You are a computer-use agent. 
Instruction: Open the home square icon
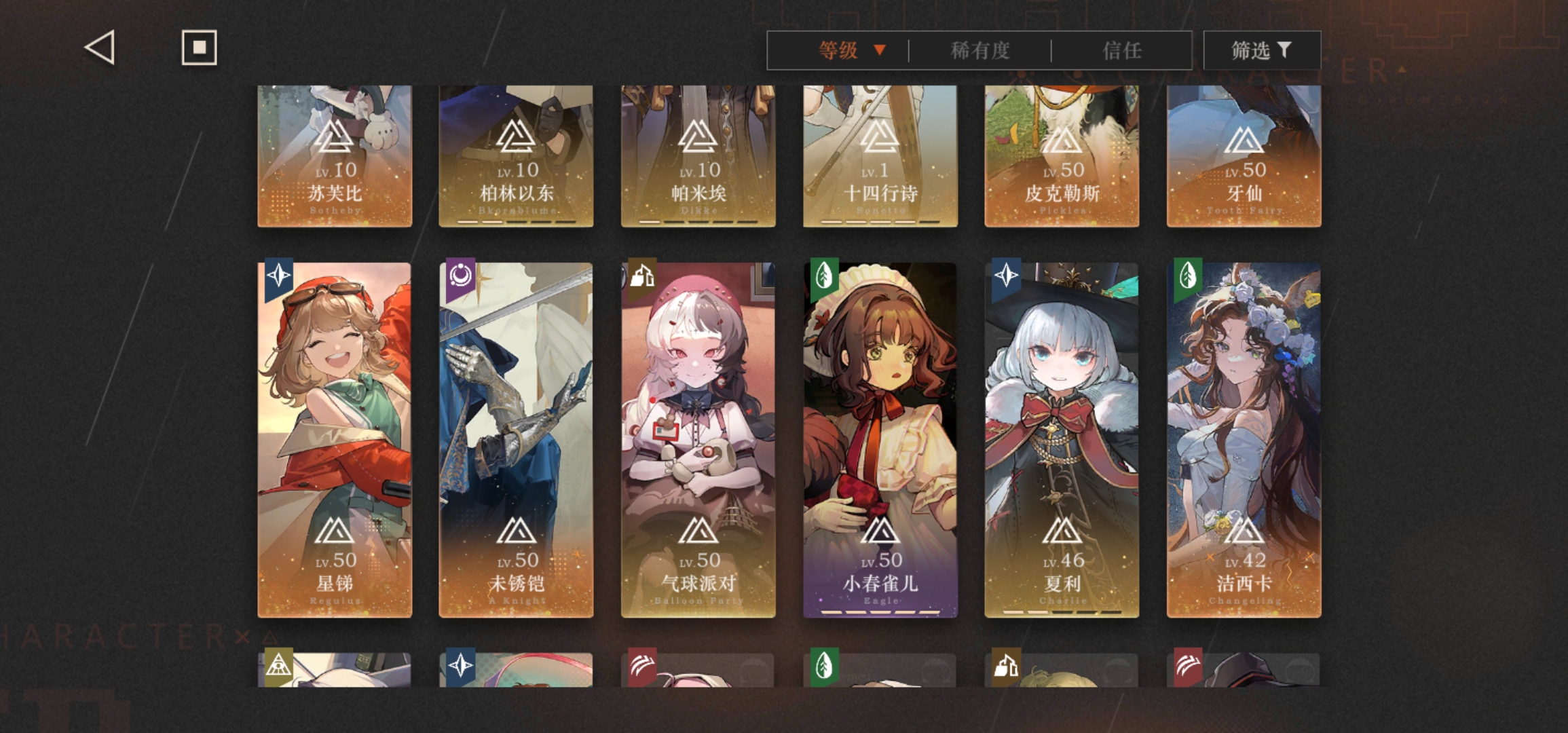tap(199, 48)
